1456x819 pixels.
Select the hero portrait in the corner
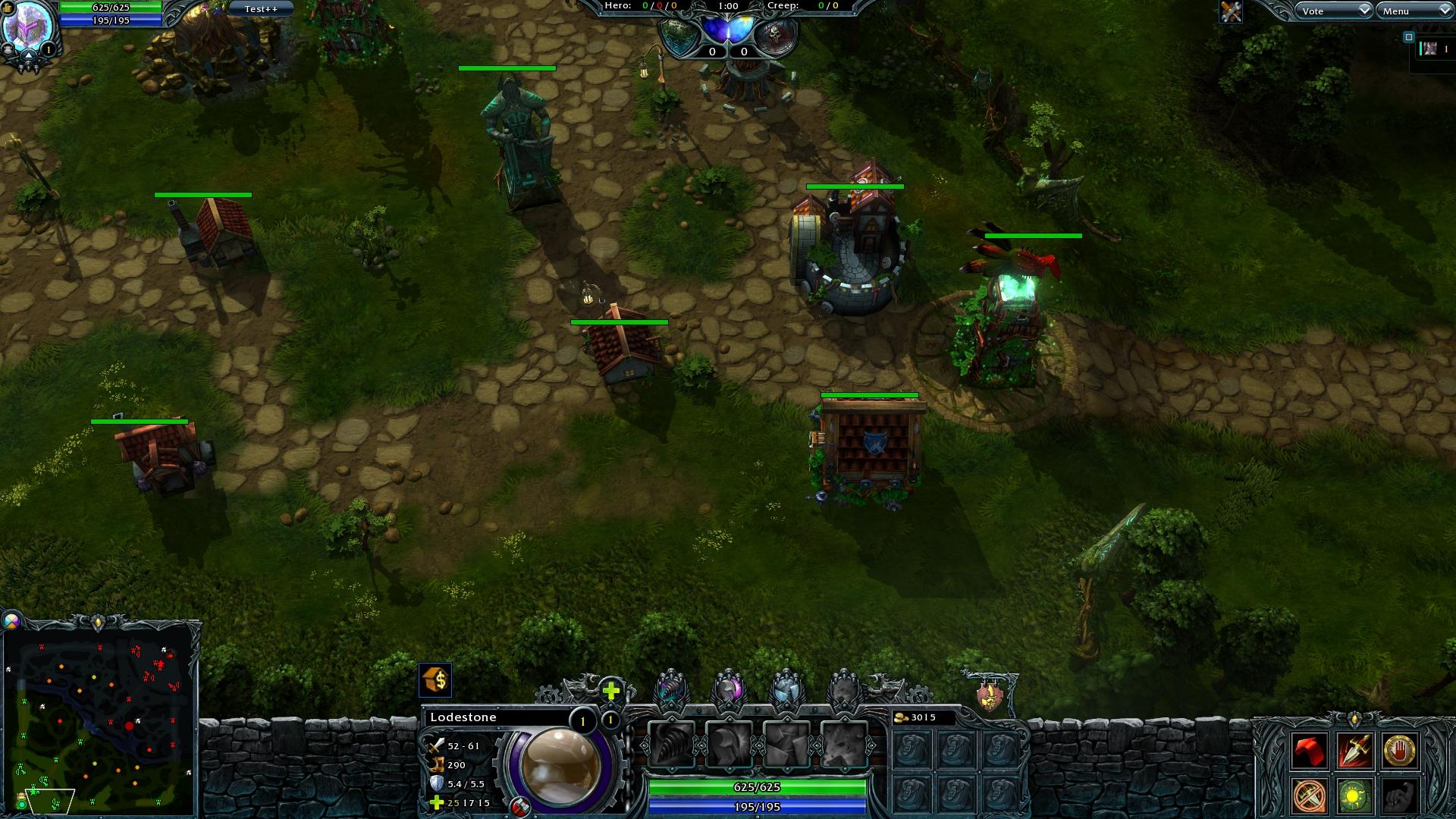click(x=27, y=27)
